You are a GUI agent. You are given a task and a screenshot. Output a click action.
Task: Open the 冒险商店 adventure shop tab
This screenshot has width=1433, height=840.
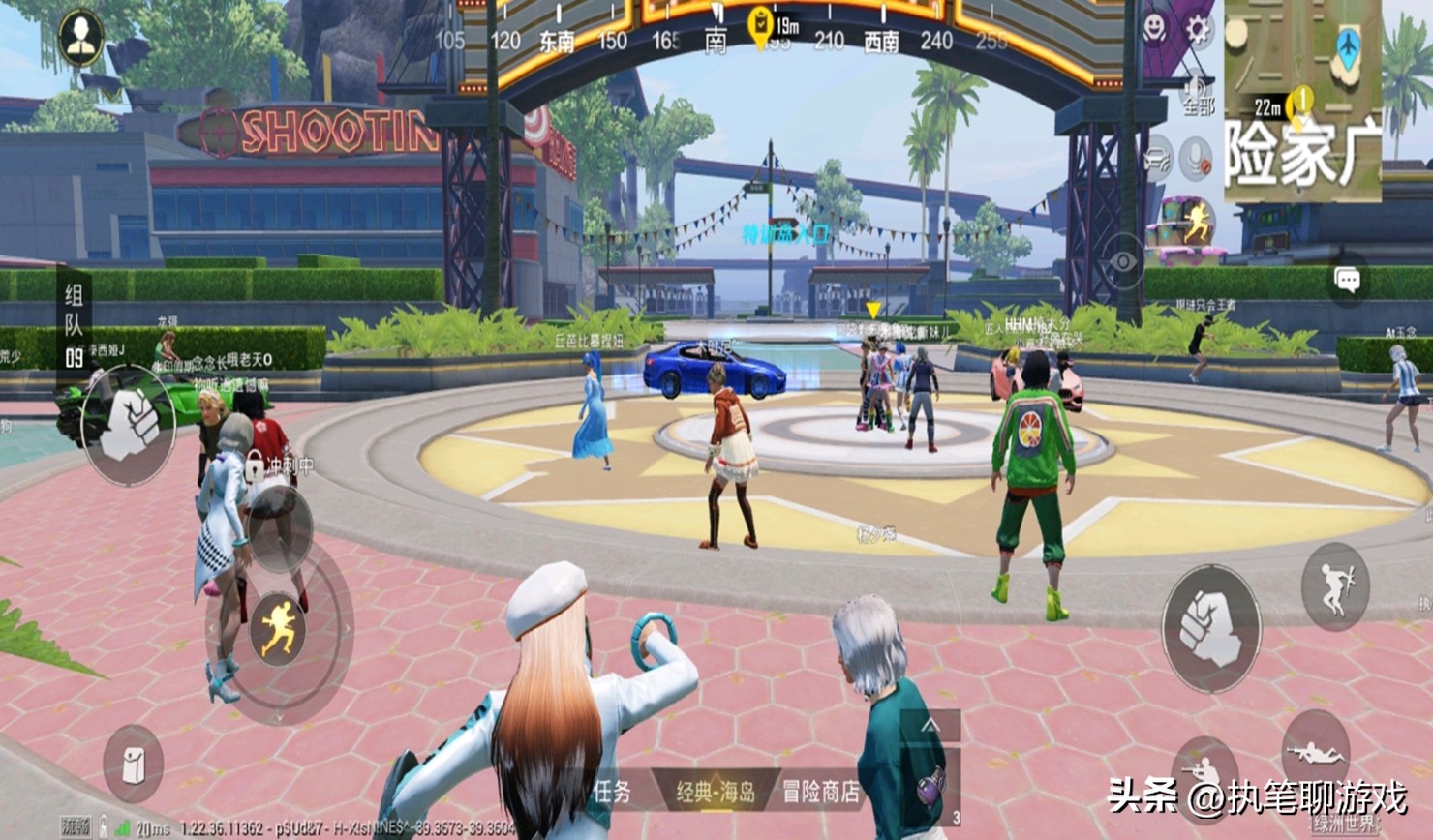coord(820,793)
